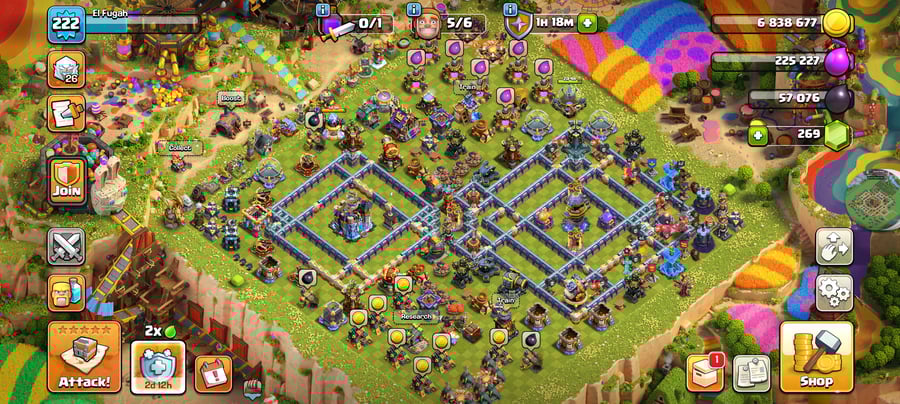The height and width of the screenshot is (404, 900).
Task: Show info for the 5/6 builders
Action: click(416, 10)
